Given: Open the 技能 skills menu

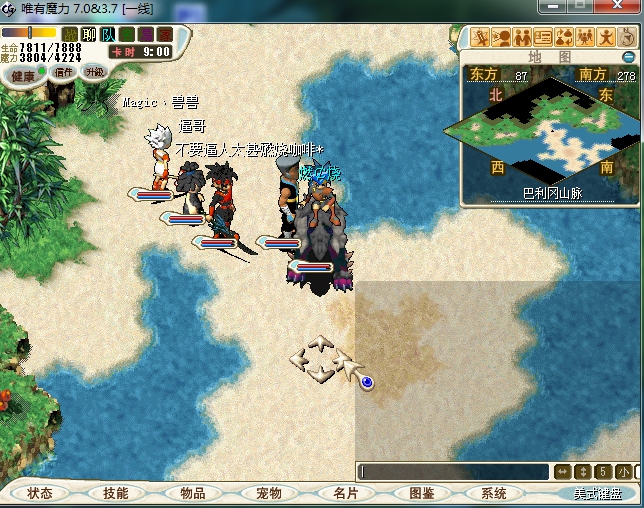Looking at the screenshot, I should (x=116, y=493).
